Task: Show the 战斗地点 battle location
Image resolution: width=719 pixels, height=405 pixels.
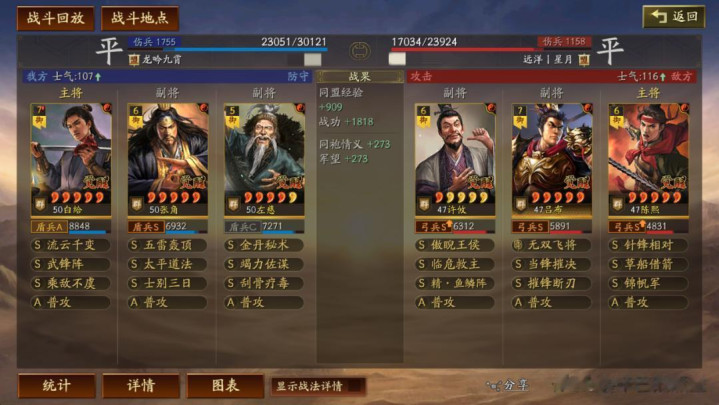Action: point(140,18)
